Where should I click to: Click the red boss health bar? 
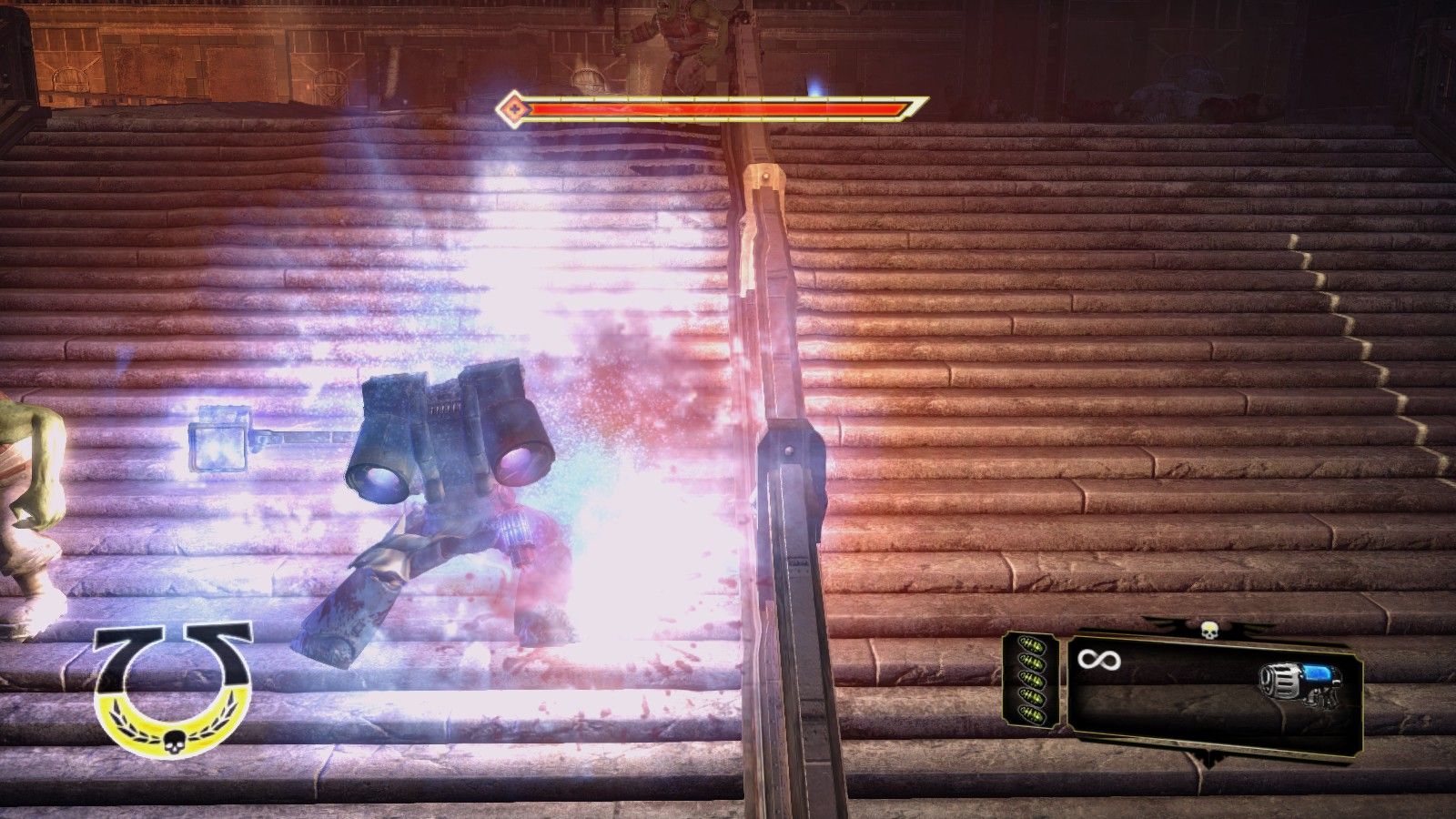[x=710, y=108]
